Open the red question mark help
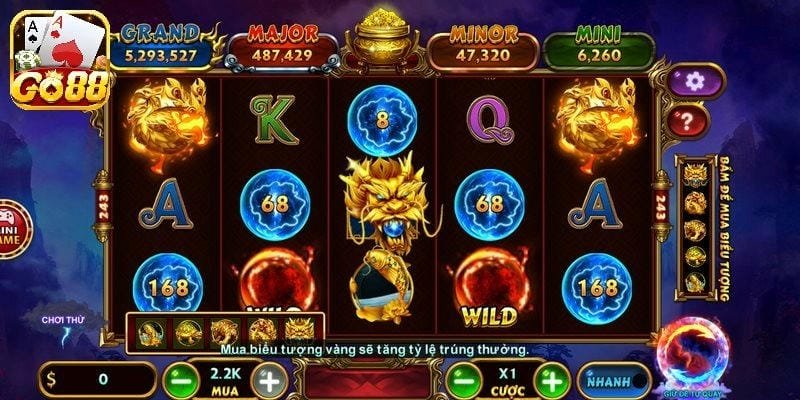The width and height of the screenshot is (800, 400). (688, 122)
